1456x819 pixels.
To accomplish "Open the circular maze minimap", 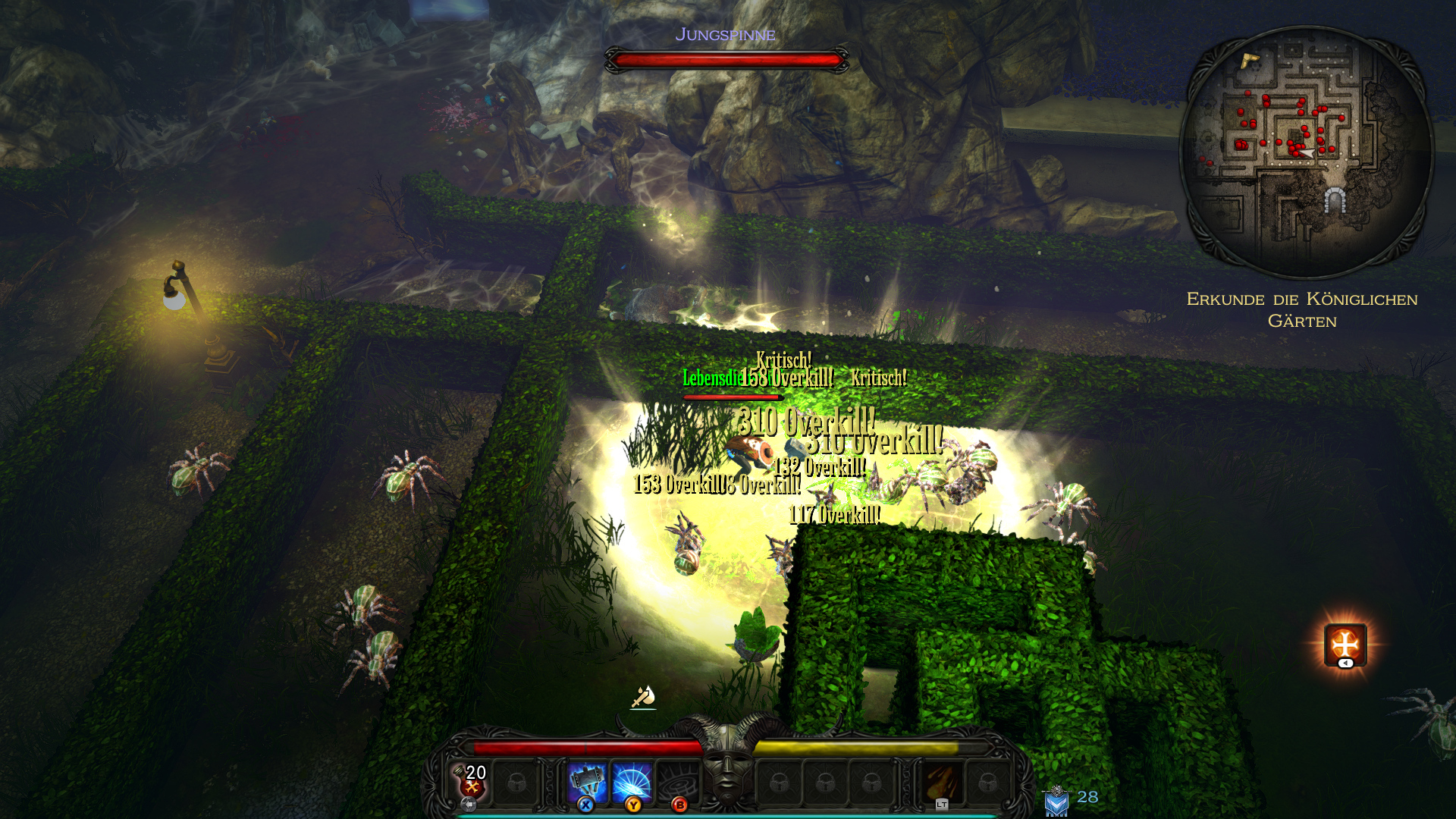I will (1306, 152).
